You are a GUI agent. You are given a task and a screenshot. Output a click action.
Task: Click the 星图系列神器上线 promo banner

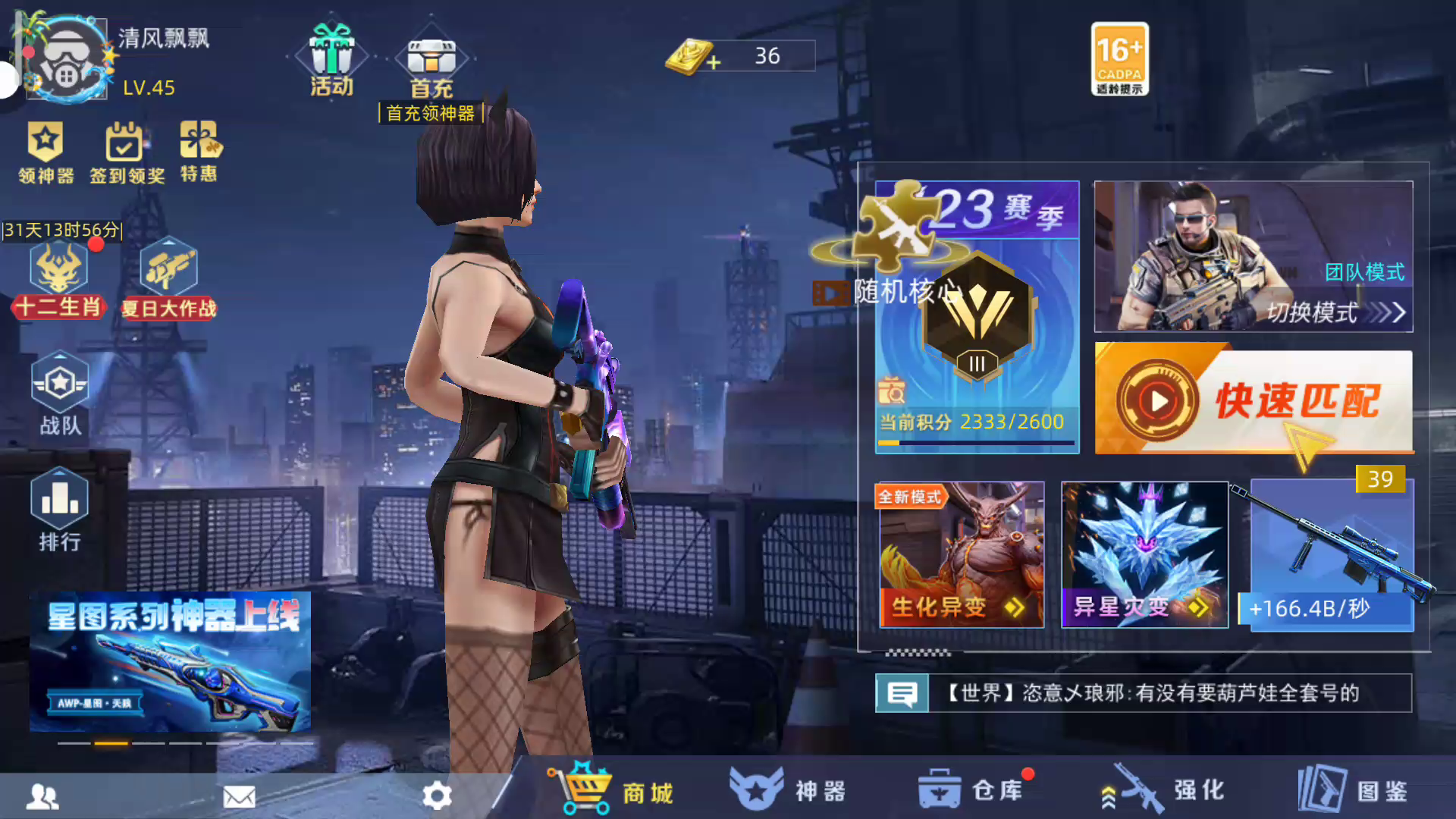click(170, 661)
